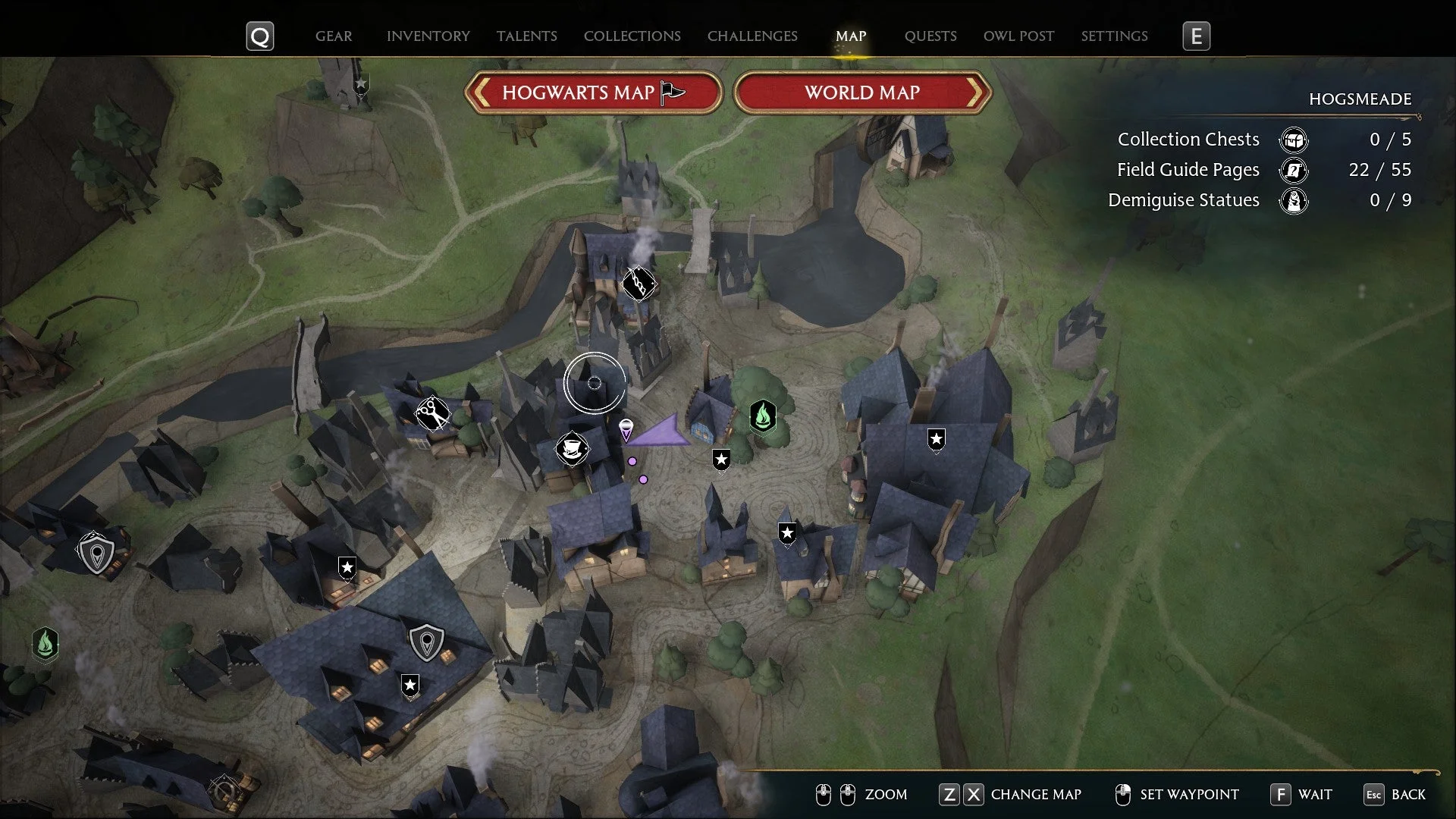Viewport: 1456px width, 819px height.
Task: Click the floo flame icon at bottom left
Action: pos(45,644)
